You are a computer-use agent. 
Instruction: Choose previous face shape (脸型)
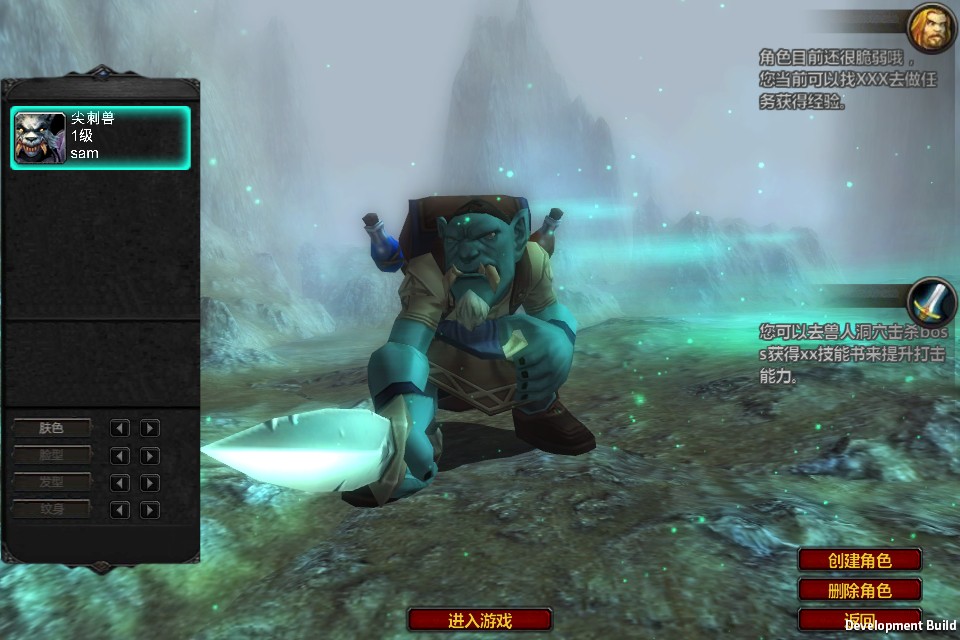click(x=120, y=456)
